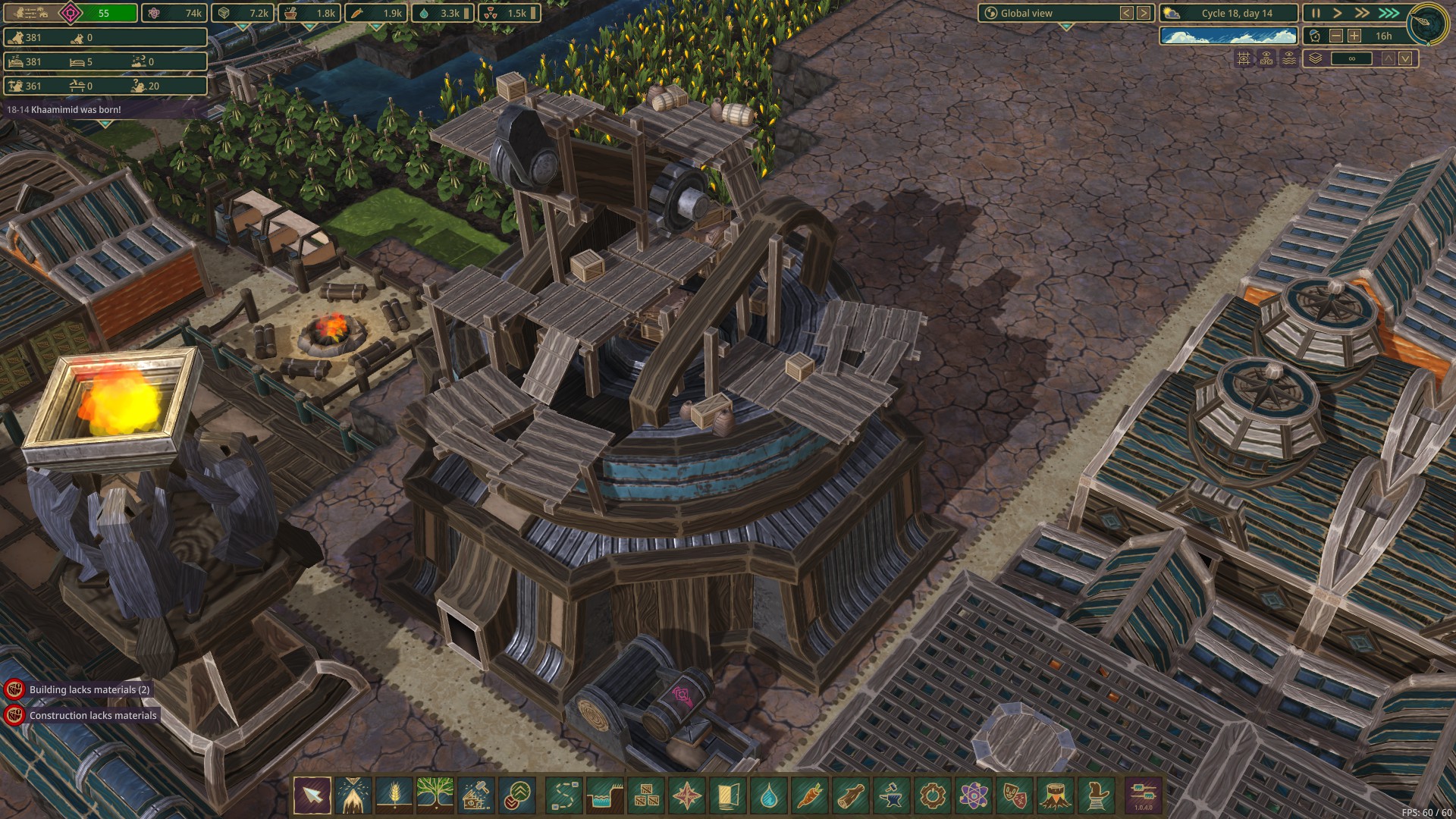Viewport: 1456px width, 819px height.
Task: Set game speed to triple arrows
Action: click(1389, 13)
